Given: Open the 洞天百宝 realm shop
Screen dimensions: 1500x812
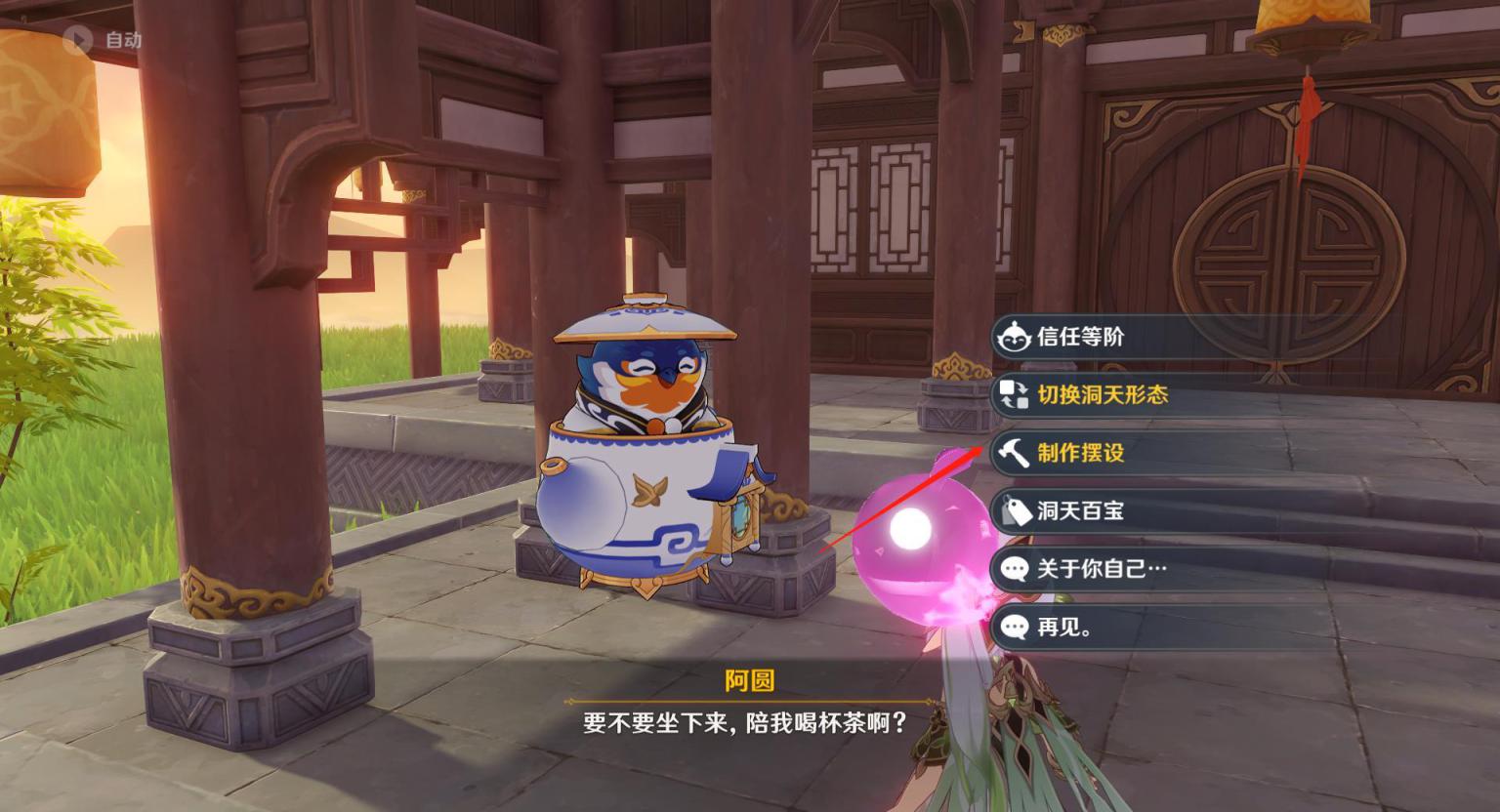Looking at the screenshot, I should 1080,510.
